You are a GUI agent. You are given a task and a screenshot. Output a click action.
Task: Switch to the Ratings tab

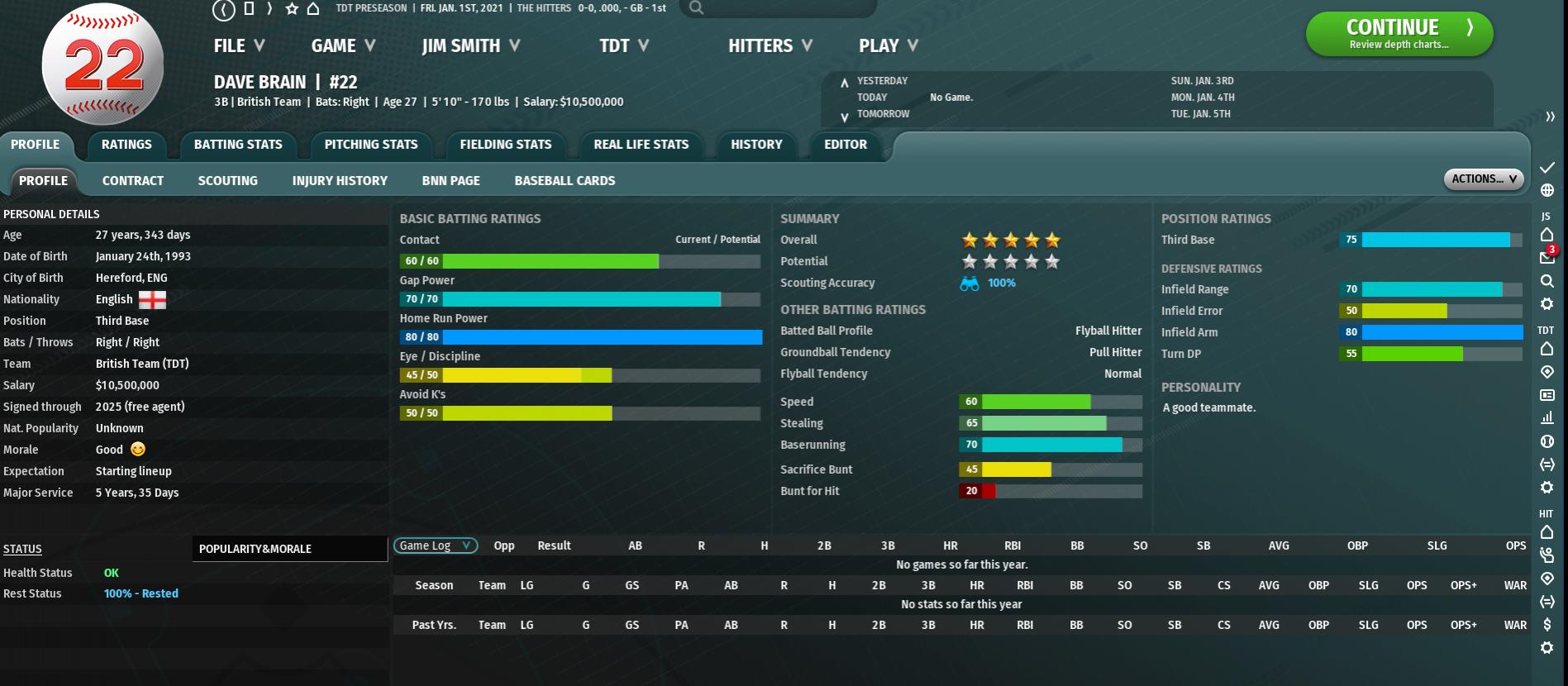pyautogui.click(x=126, y=145)
